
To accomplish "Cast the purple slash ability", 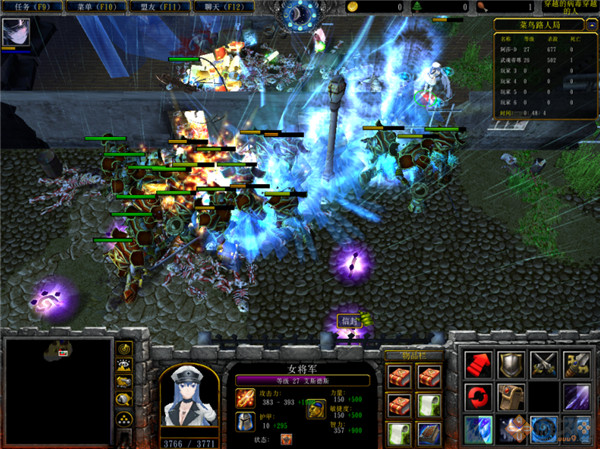I will 577,397.
